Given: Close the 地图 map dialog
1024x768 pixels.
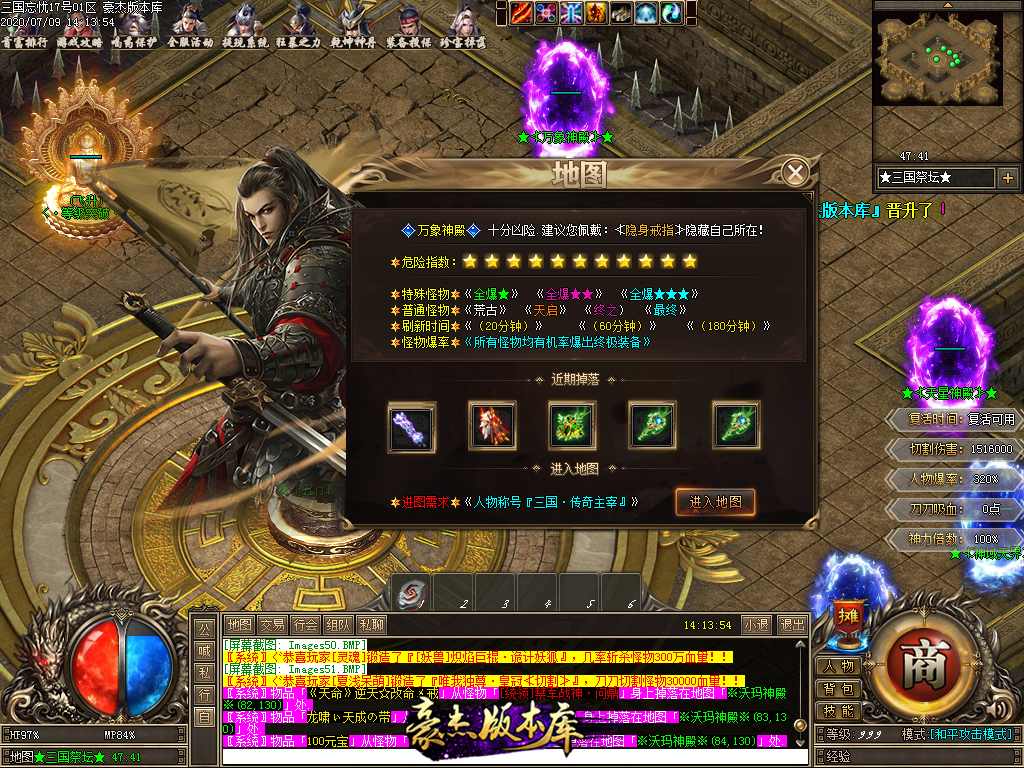Looking at the screenshot, I should tap(795, 173).
